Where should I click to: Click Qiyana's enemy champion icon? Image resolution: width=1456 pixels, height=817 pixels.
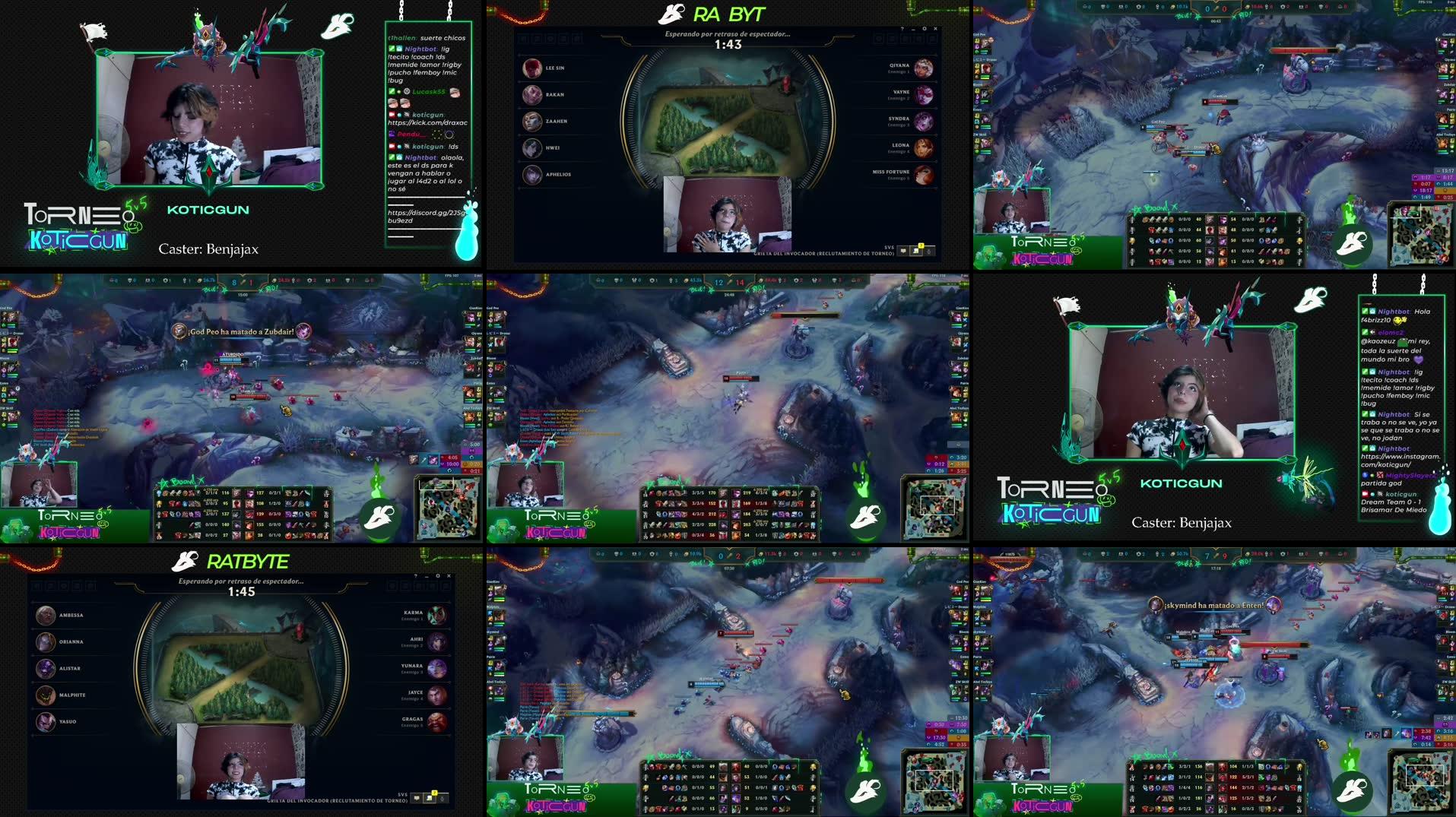click(x=922, y=68)
